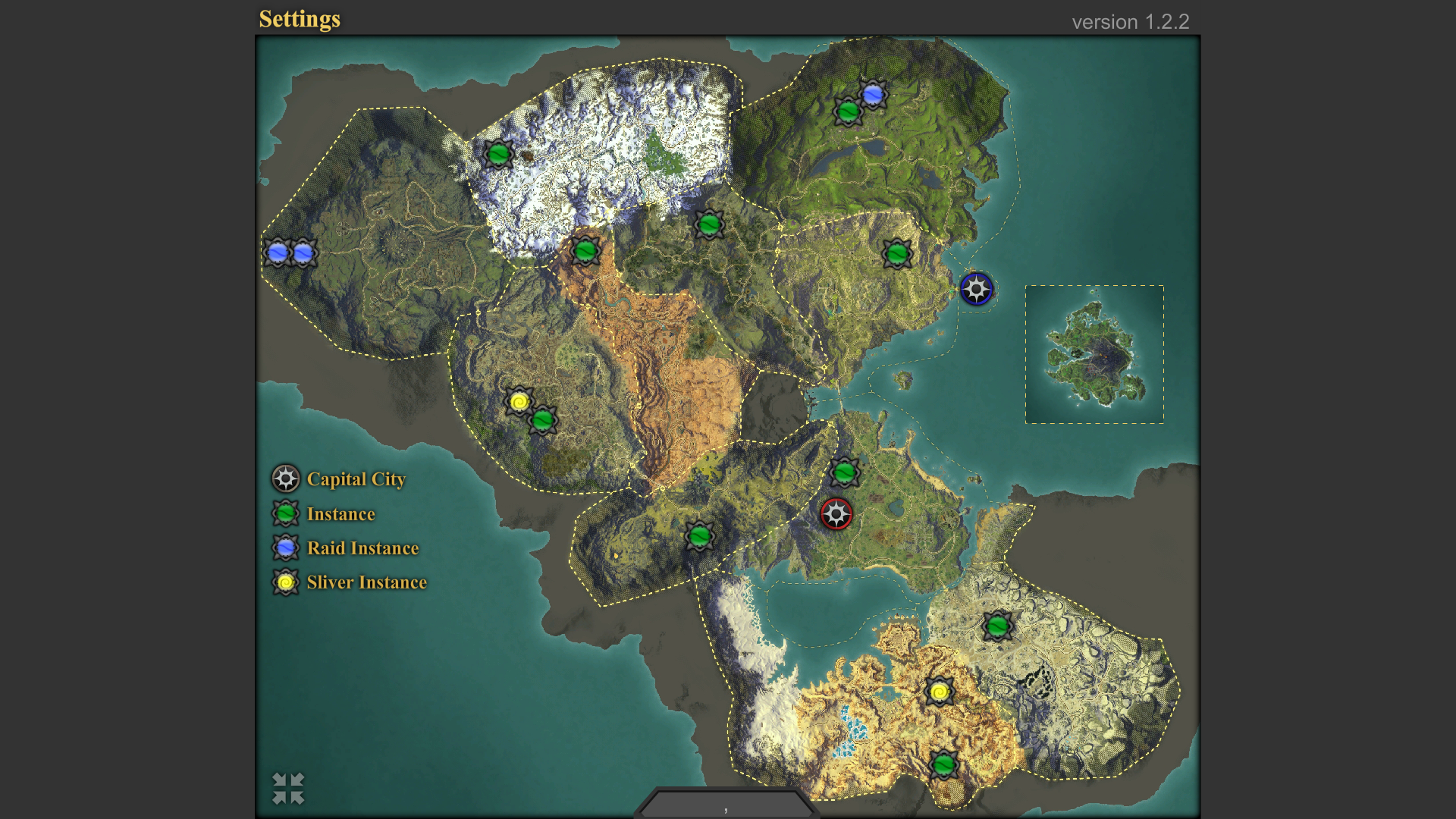Click the "Instance" legend label text
Viewport: 1456px width, 819px height.
340,513
